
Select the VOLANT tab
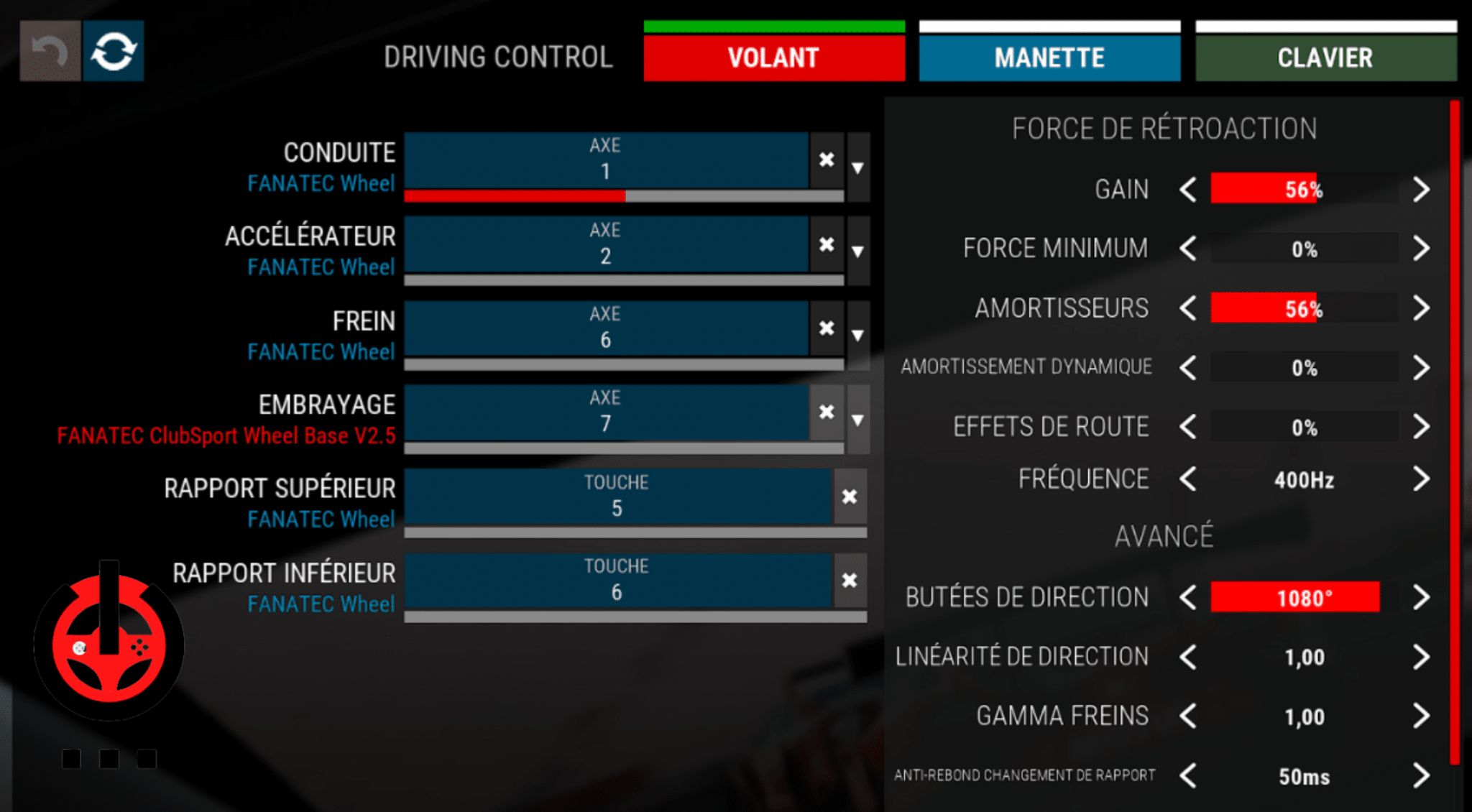773,57
